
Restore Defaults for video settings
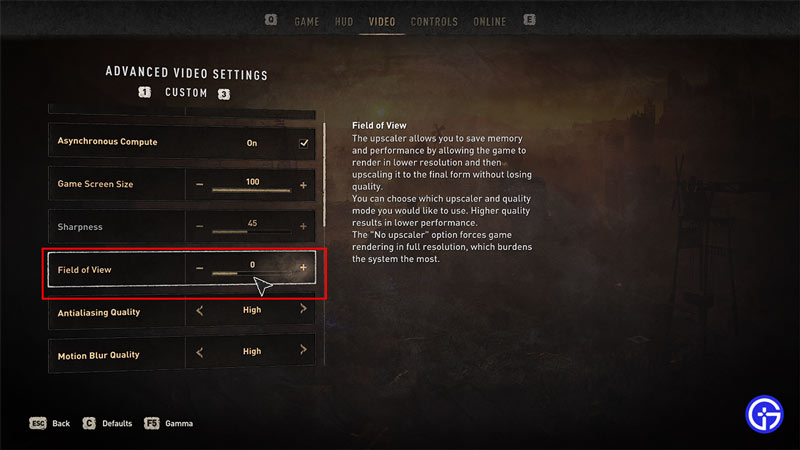pyautogui.click(x=109, y=423)
